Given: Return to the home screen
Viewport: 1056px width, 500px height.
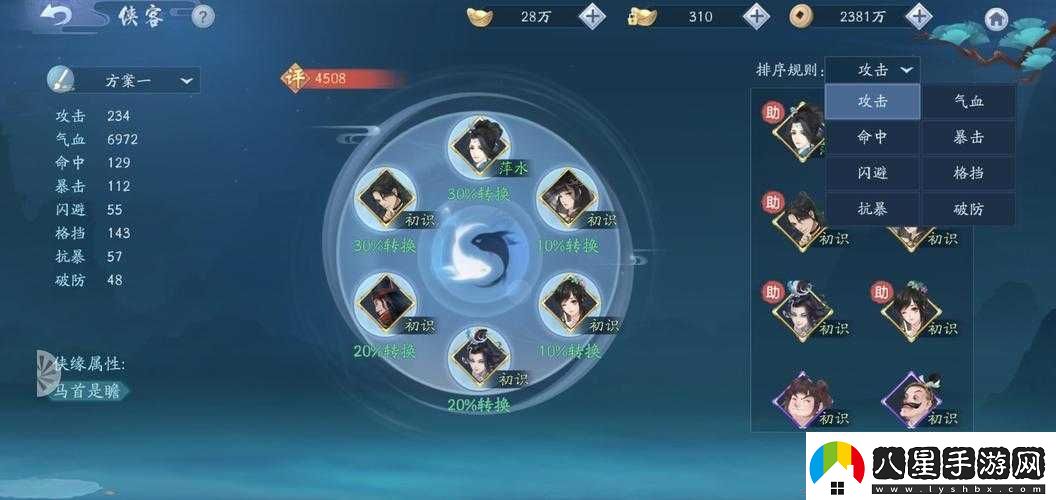Looking at the screenshot, I should point(995,19).
